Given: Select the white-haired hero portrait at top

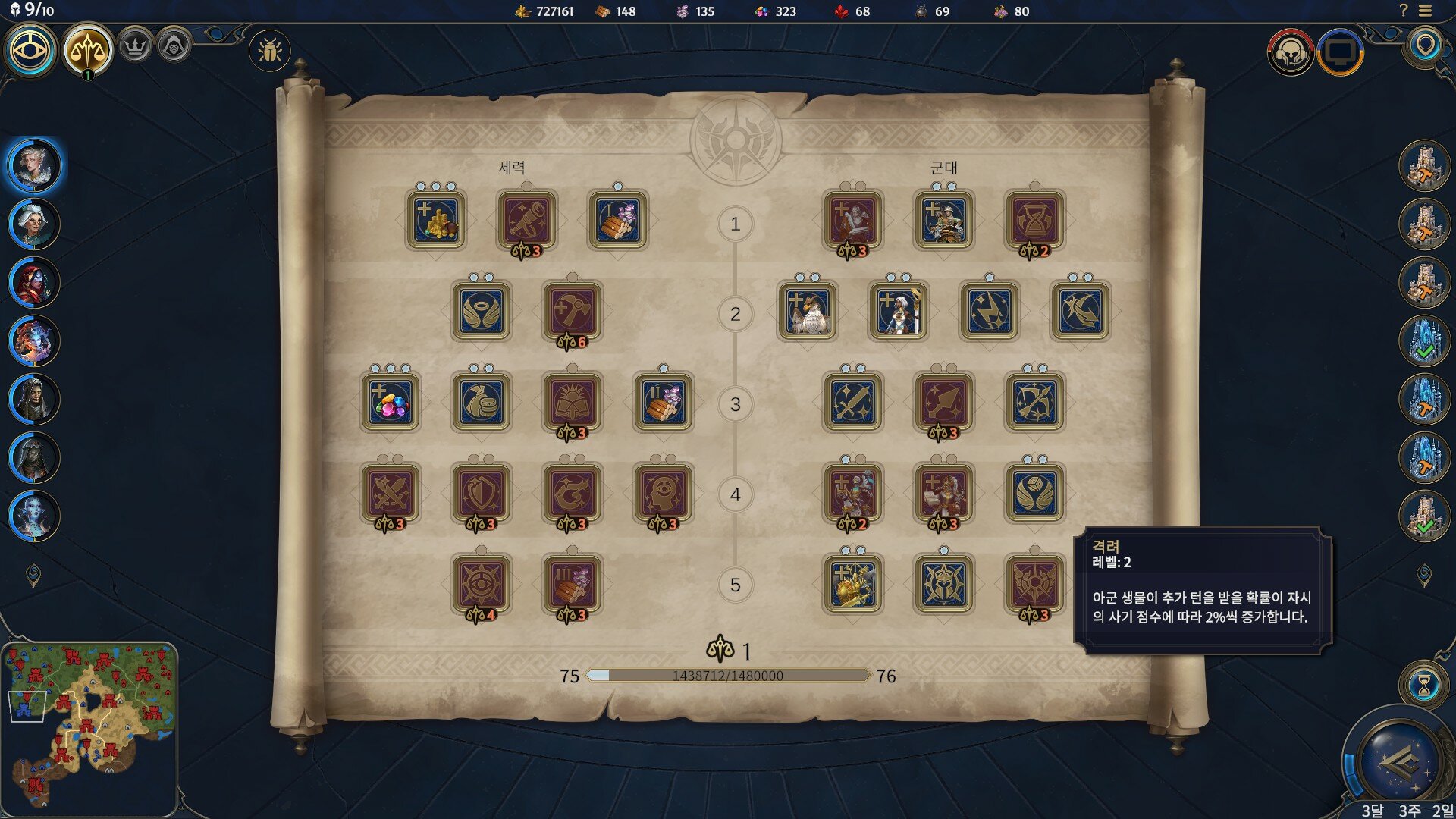Looking at the screenshot, I should tap(34, 165).
